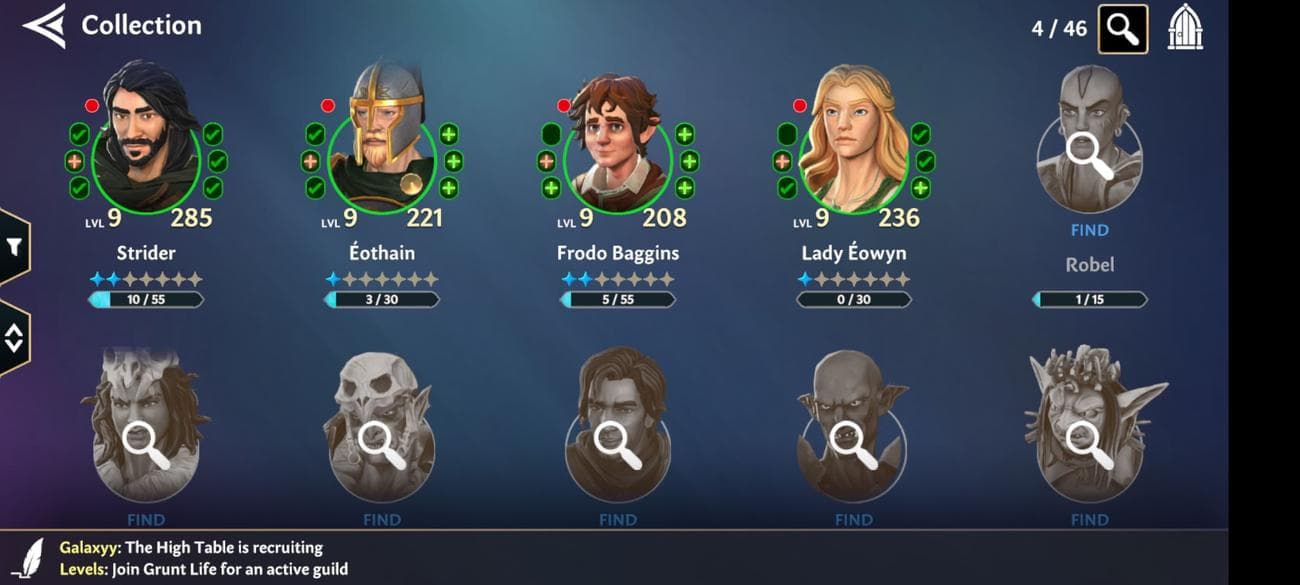Open the funnel filter tab
The width and height of the screenshot is (1300, 585).
(x=14, y=246)
